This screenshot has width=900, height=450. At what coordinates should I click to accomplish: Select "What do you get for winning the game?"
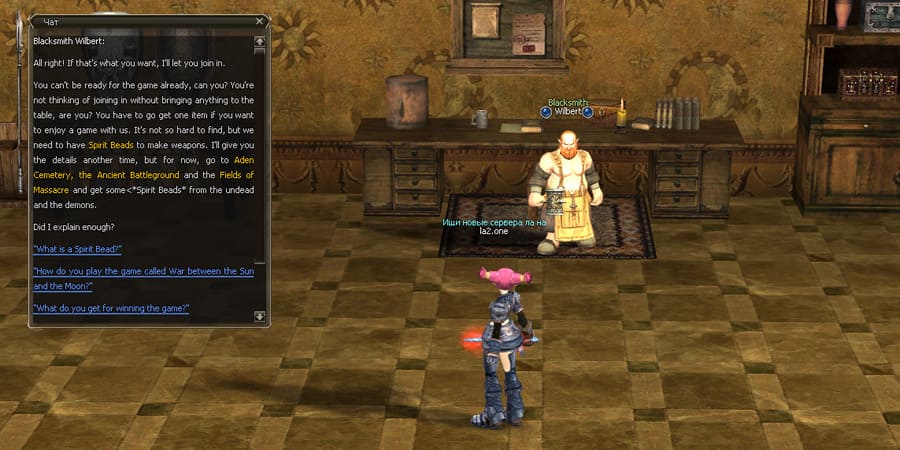pyautogui.click(x=111, y=308)
